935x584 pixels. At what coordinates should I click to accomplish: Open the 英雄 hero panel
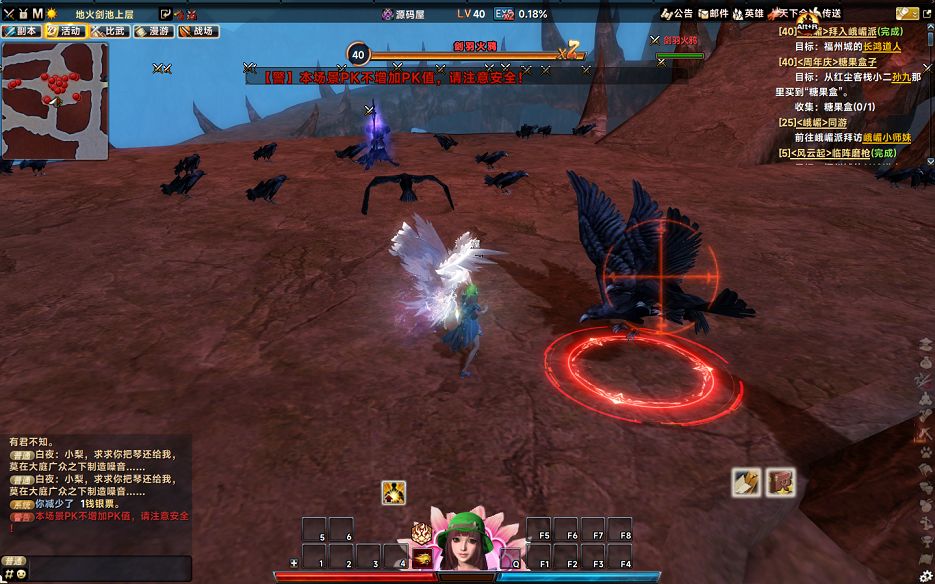click(x=748, y=14)
